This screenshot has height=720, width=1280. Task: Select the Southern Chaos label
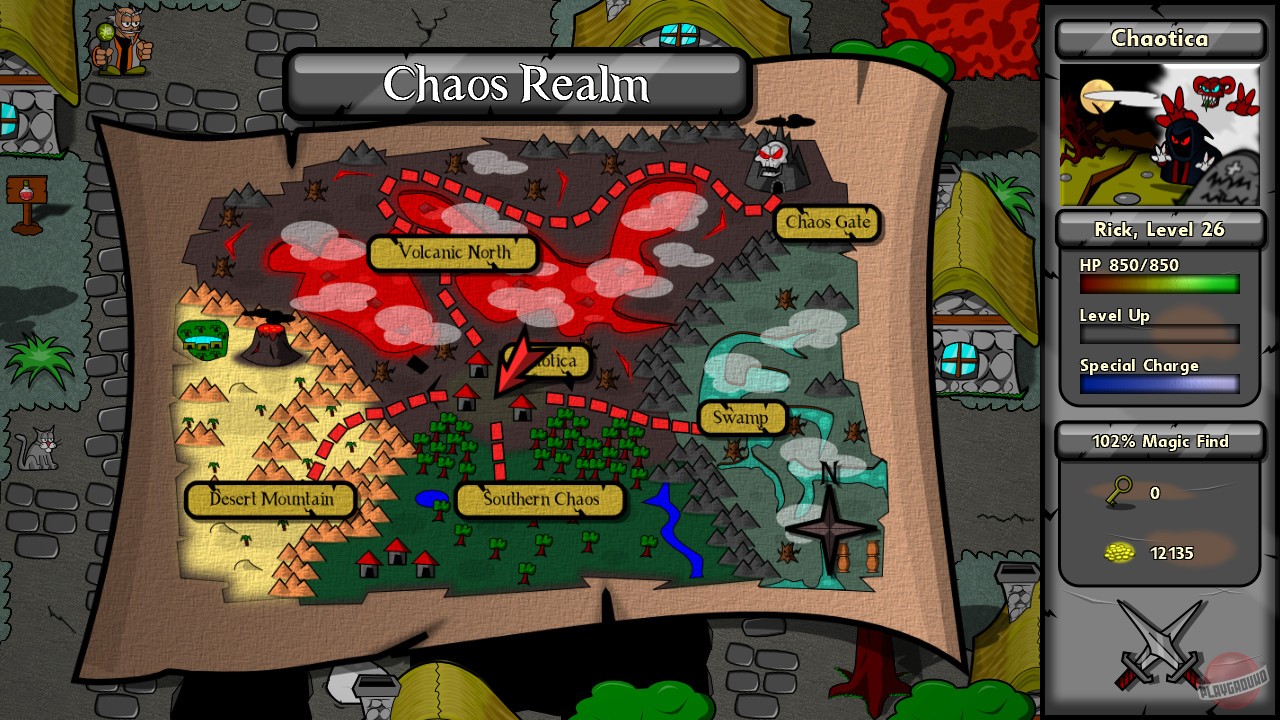[x=538, y=501]
